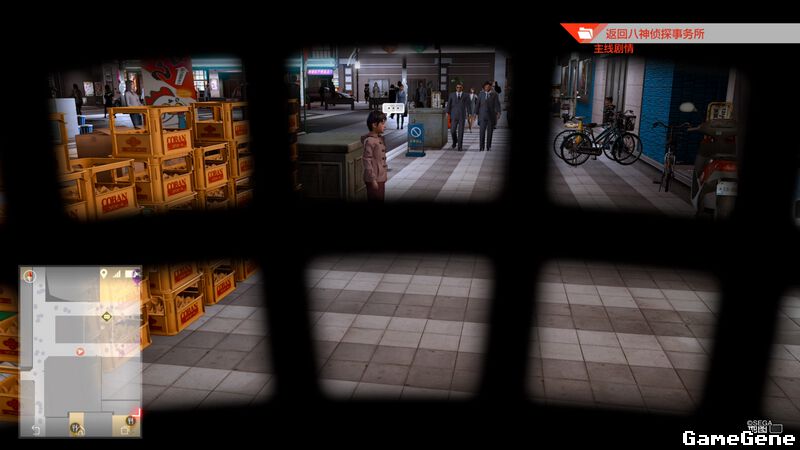Tap the back arrow on the phone map
This screenshot has width=800, height=450.
click(x=34, y=429)
